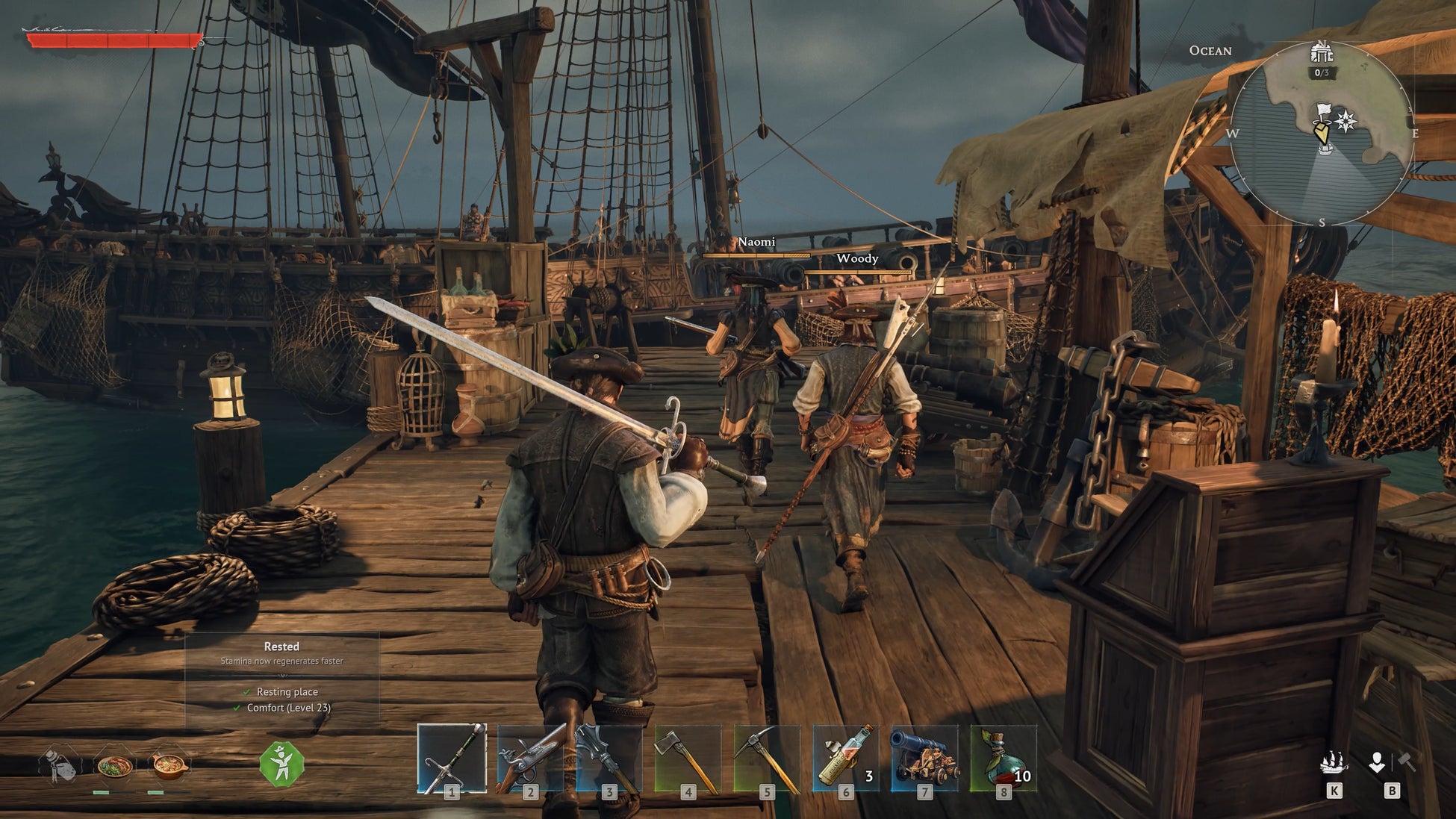The image size is (1456, 819).
Task: Use the bottle and scroll item slot
Action: tap(845, 759)
